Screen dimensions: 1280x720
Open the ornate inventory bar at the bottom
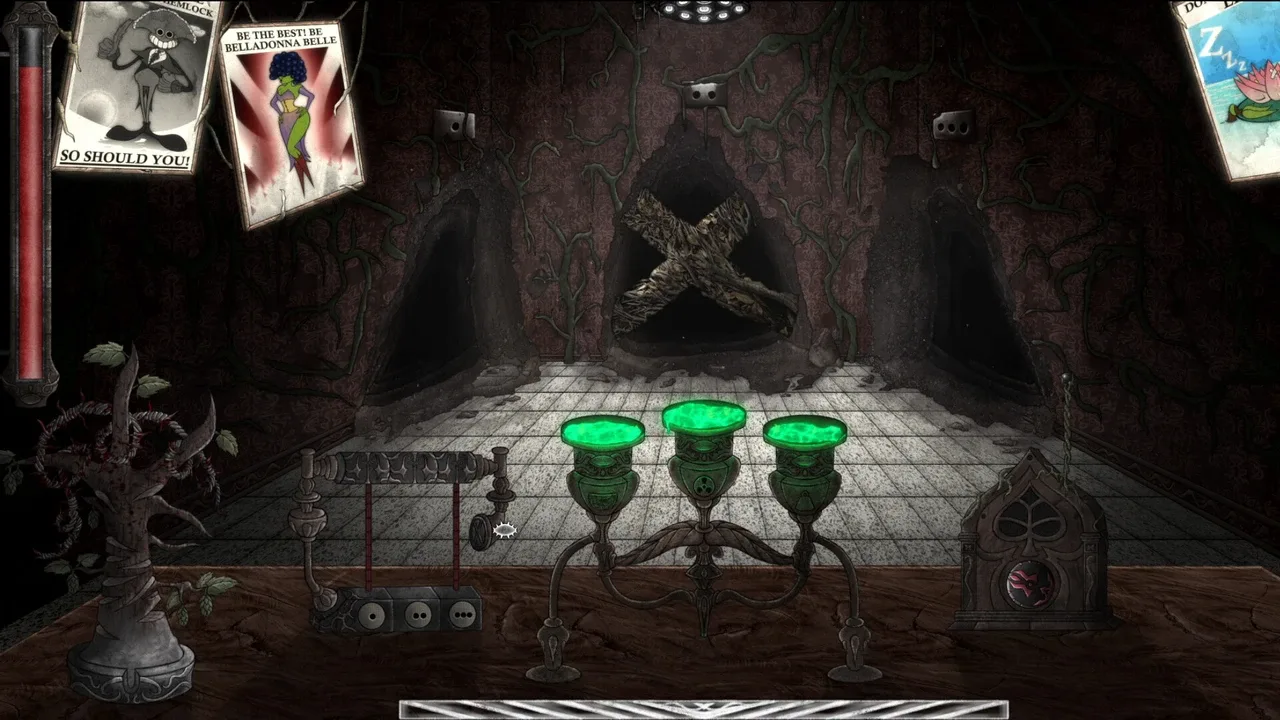click(703, 709)
